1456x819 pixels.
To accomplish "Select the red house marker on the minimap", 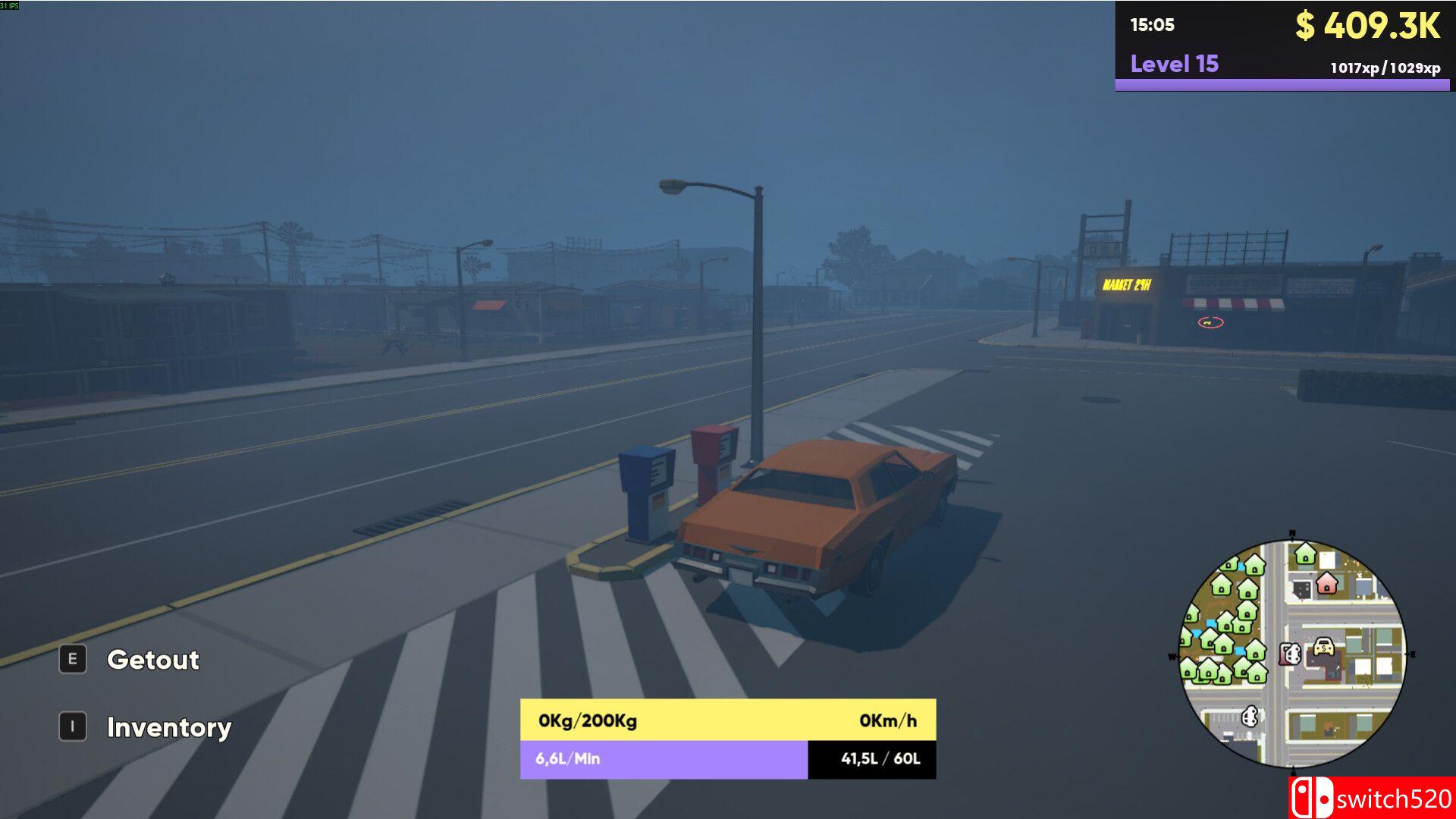I will tap(1326, 583).
